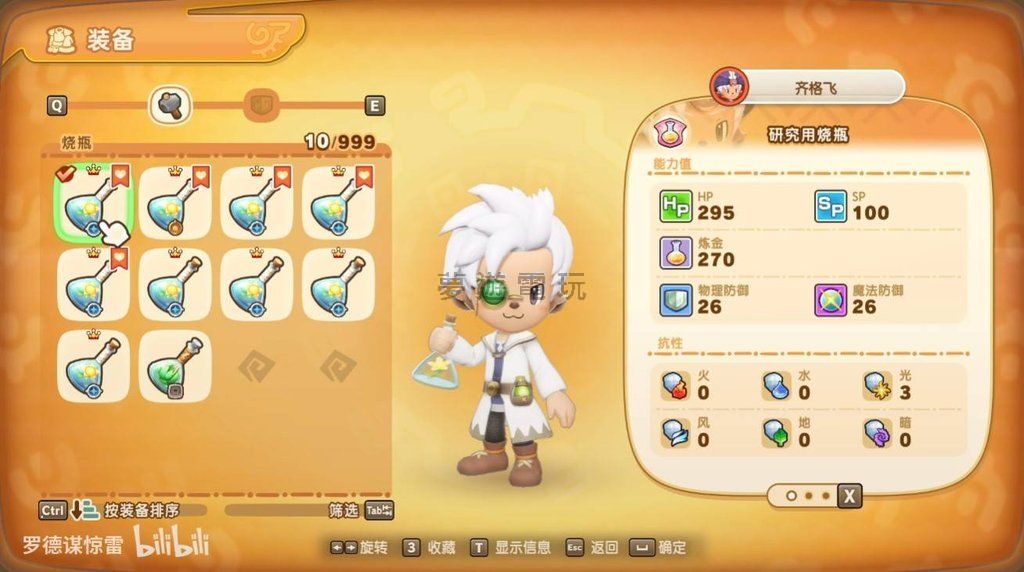Switch to the hammer equipment tab
Screen dimensions: 1024x572
tap(170, 104)
